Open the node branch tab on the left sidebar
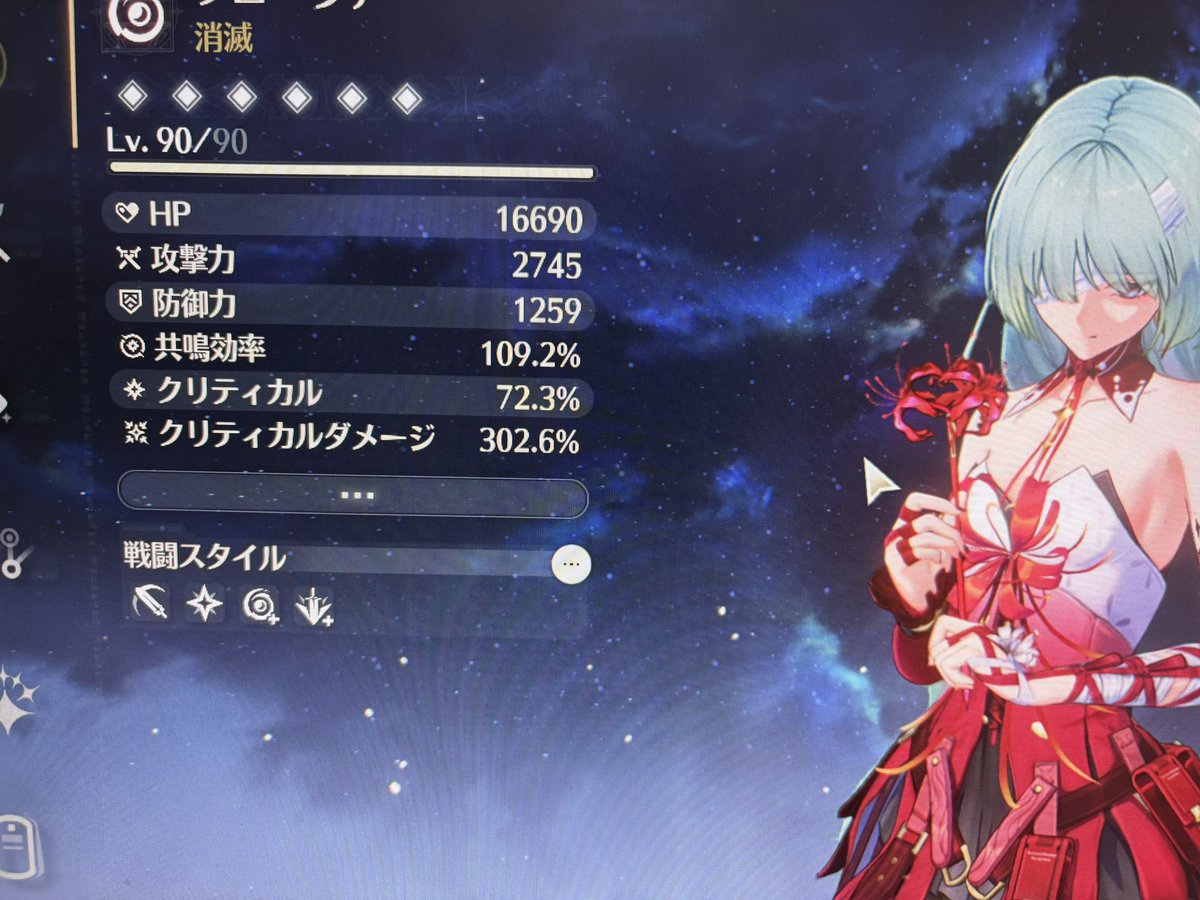The image size is (1200, 900). tap(12, 553)
